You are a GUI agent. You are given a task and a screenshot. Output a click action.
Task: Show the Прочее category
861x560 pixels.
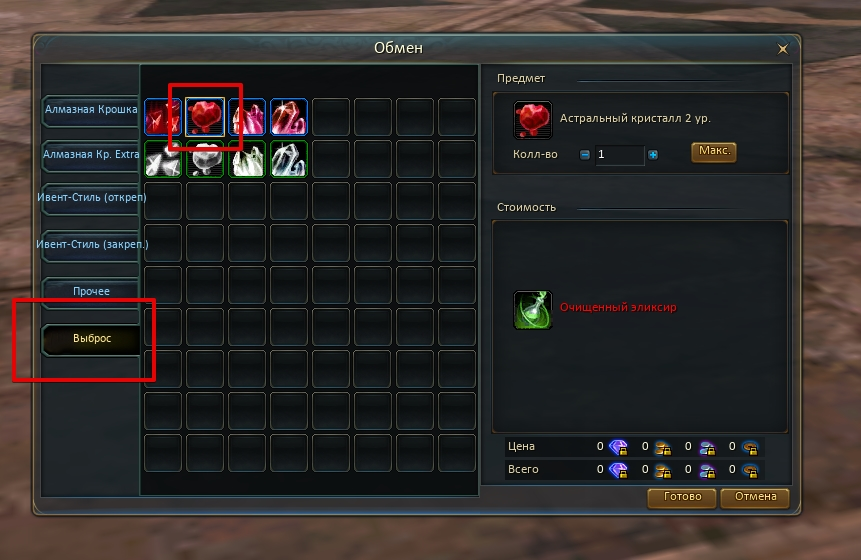coord(90,292)
